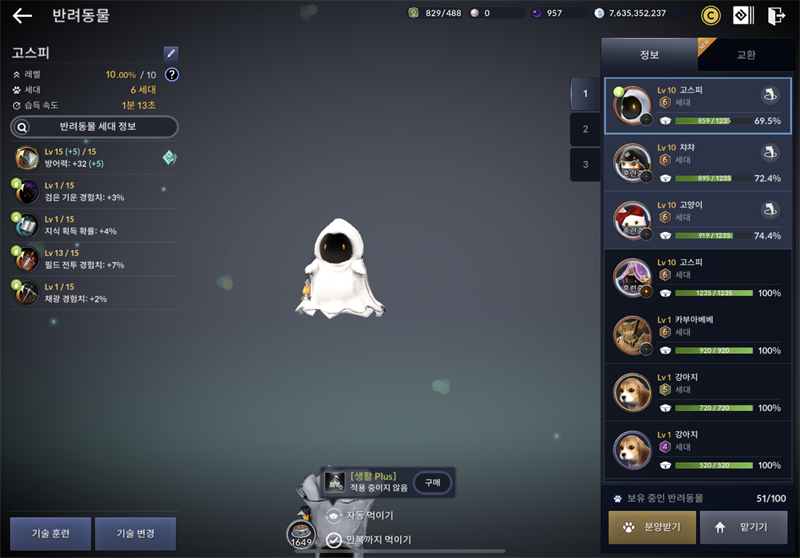This screenshot has width=800, height=558.
Task: Select the 카부아베베 pet row
Action: (697, 335)
